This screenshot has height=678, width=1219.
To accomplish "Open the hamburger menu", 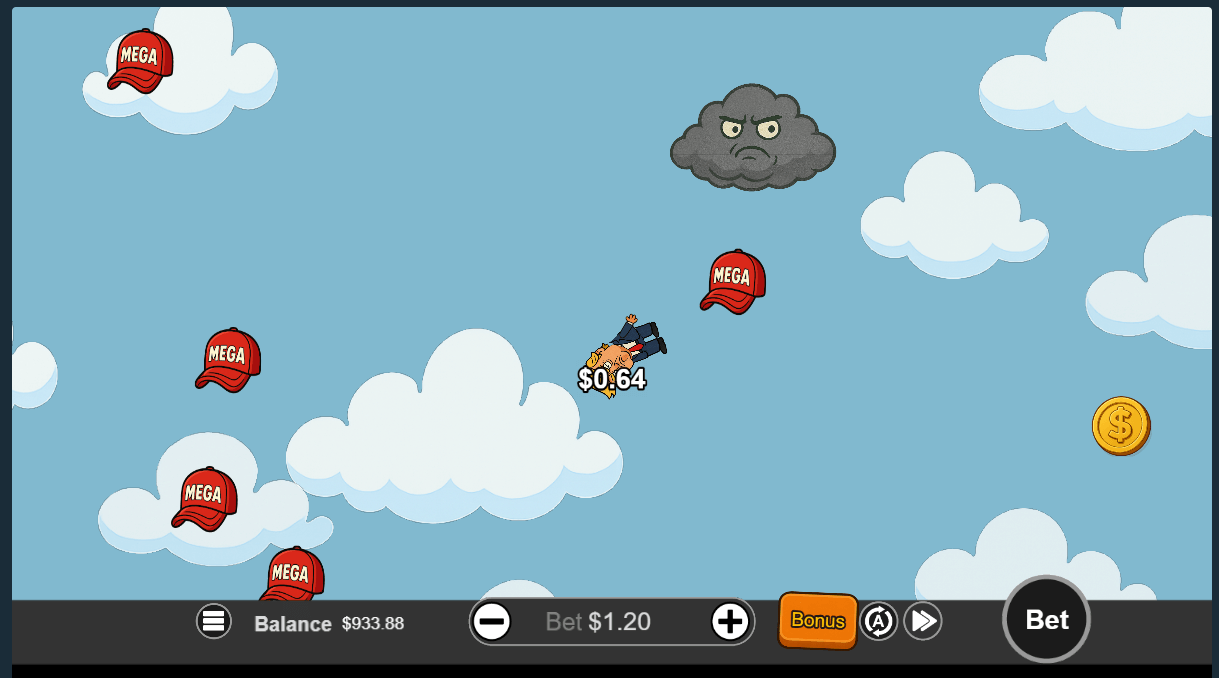I will point(213,622).
